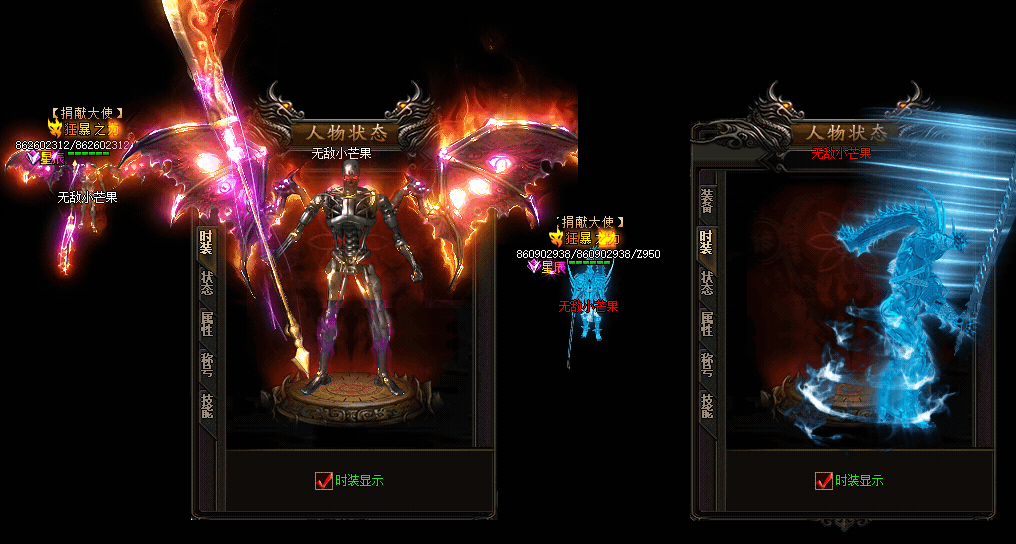Select 时装 tab beside the fire-winged skeleton
The image size is (1016, 544).
tap(206, 242)
